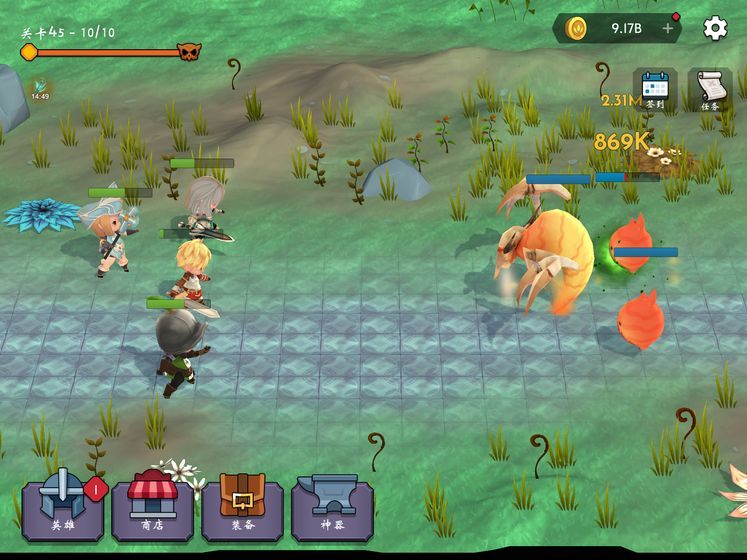This screenshot has height=560, width=747.
Task: Open the 签到 daily check-in calendar
Action: coord(655,89)
